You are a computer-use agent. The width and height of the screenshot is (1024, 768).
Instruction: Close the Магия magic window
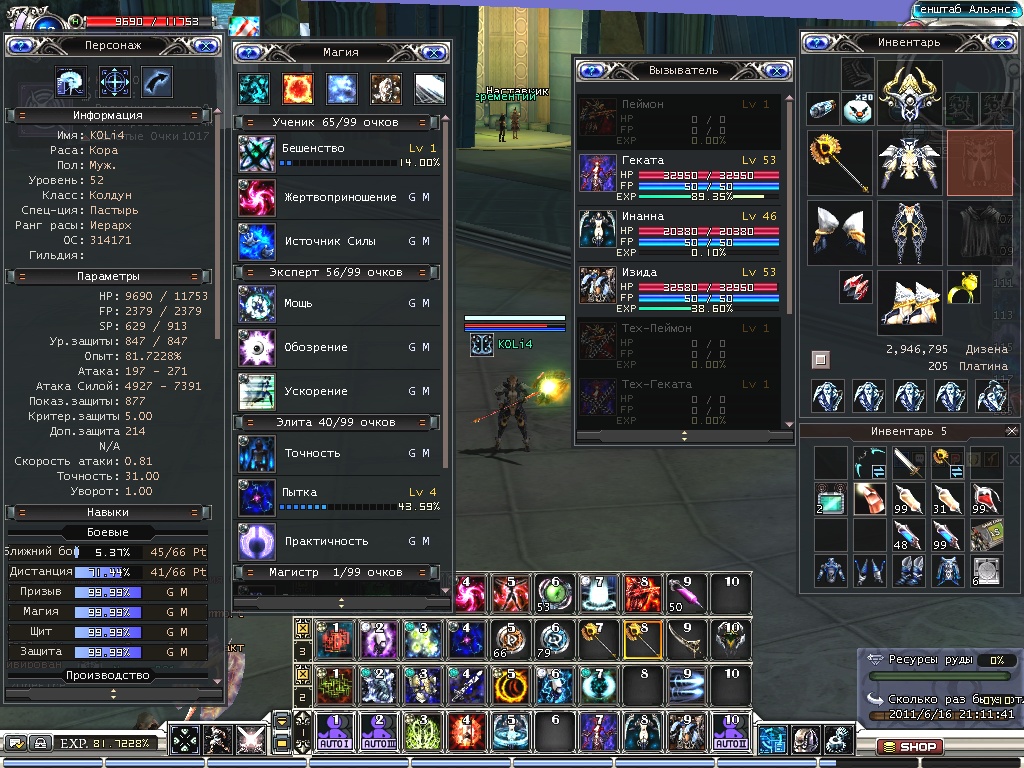(x=433, y=52)
